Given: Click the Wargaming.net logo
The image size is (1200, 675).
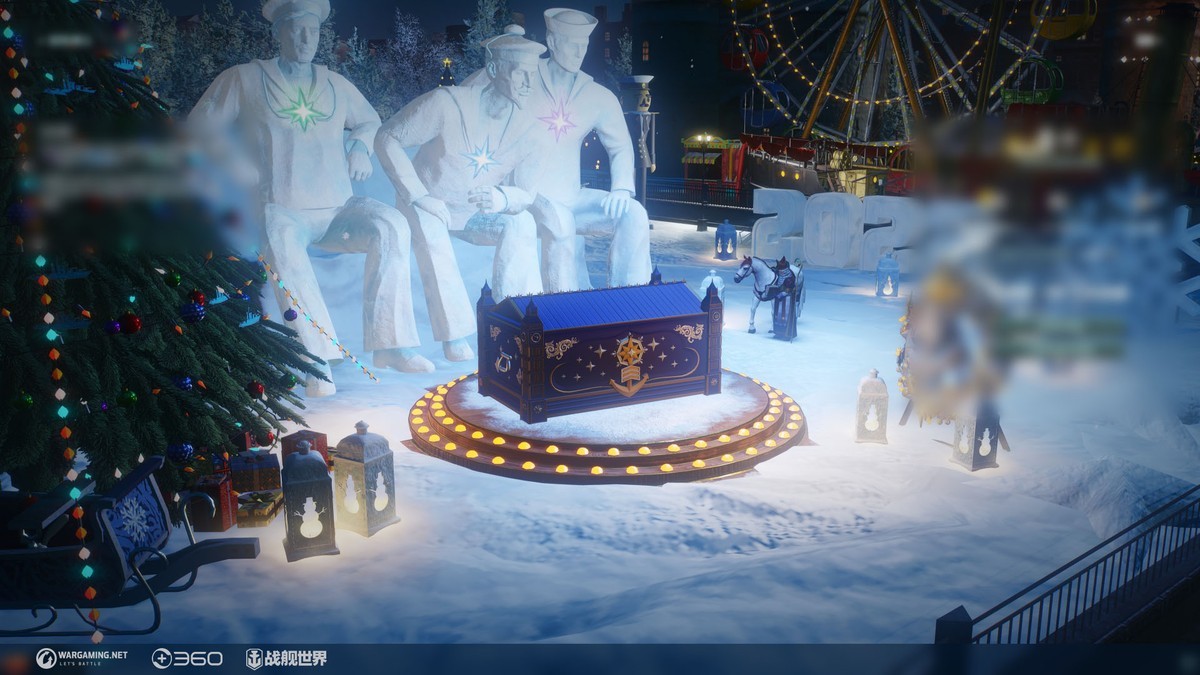Looking at the screenshot, I should [82, 658].
